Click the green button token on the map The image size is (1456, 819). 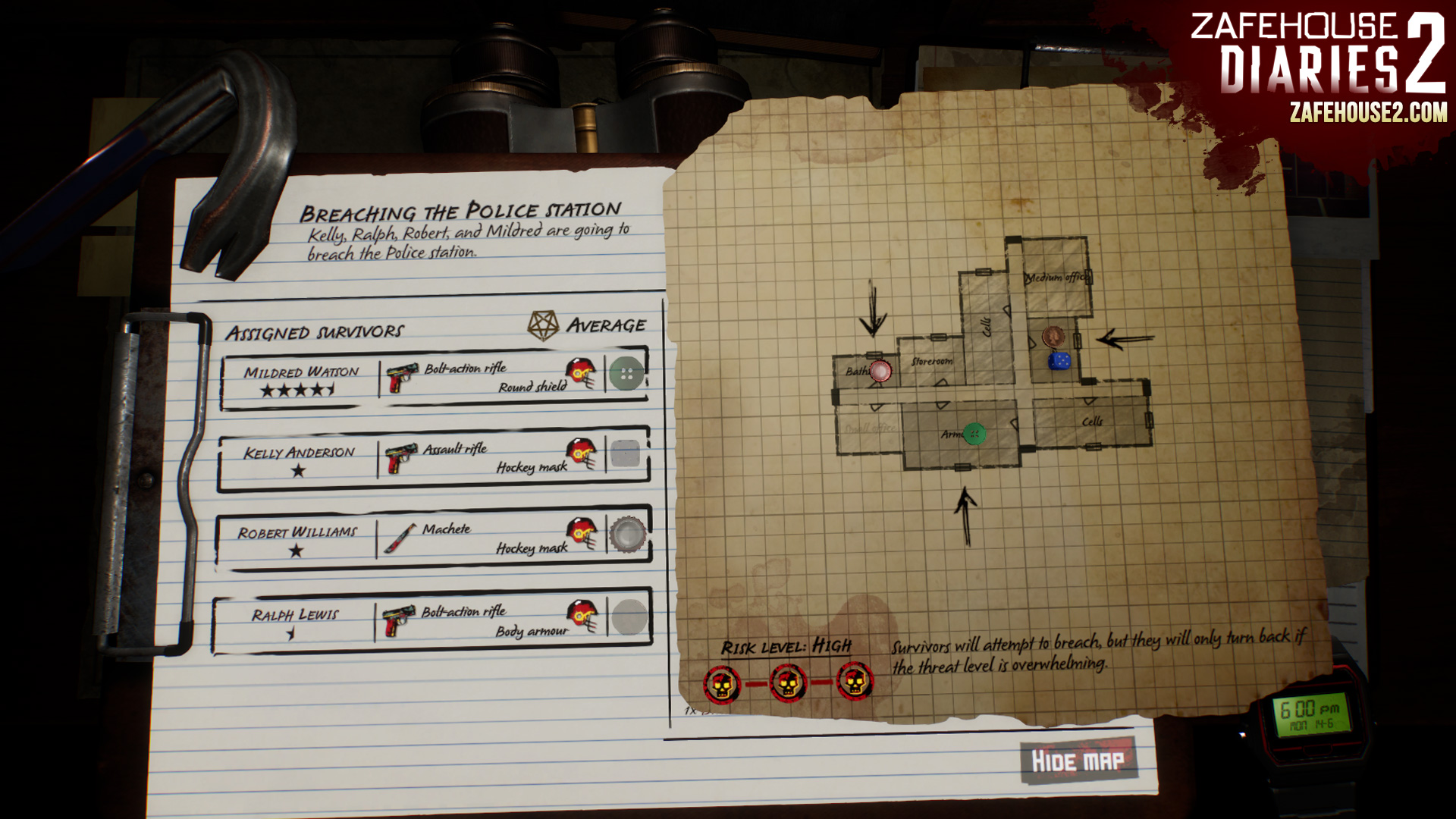point(974,434)
